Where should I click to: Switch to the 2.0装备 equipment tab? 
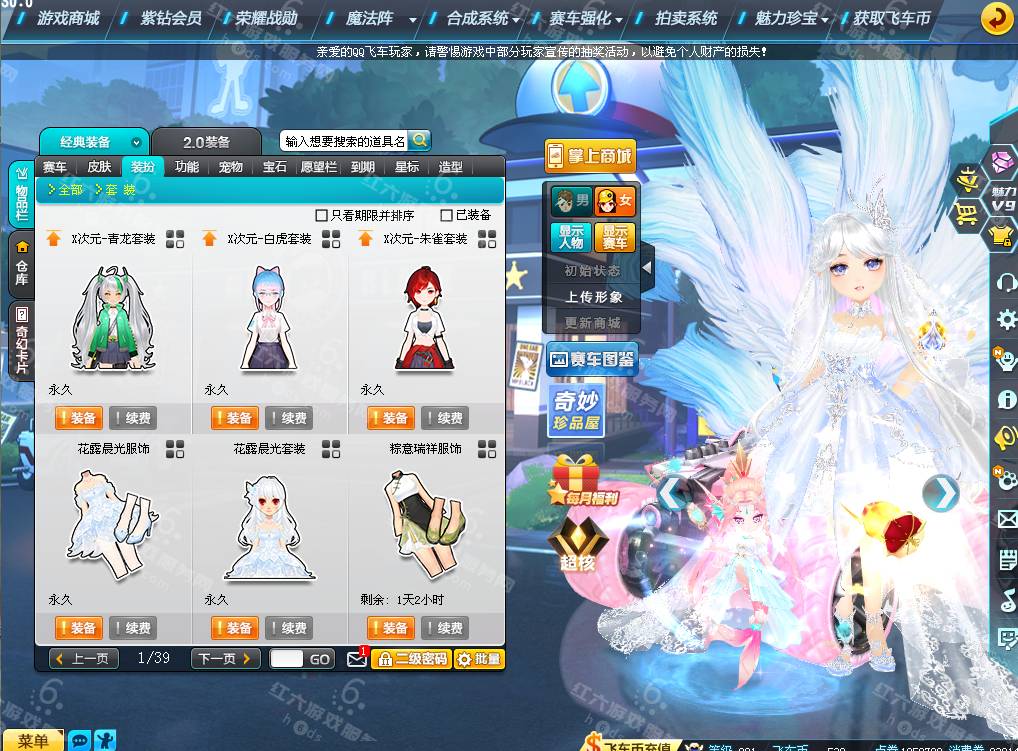pyautogui.click(x=206, y=142)
